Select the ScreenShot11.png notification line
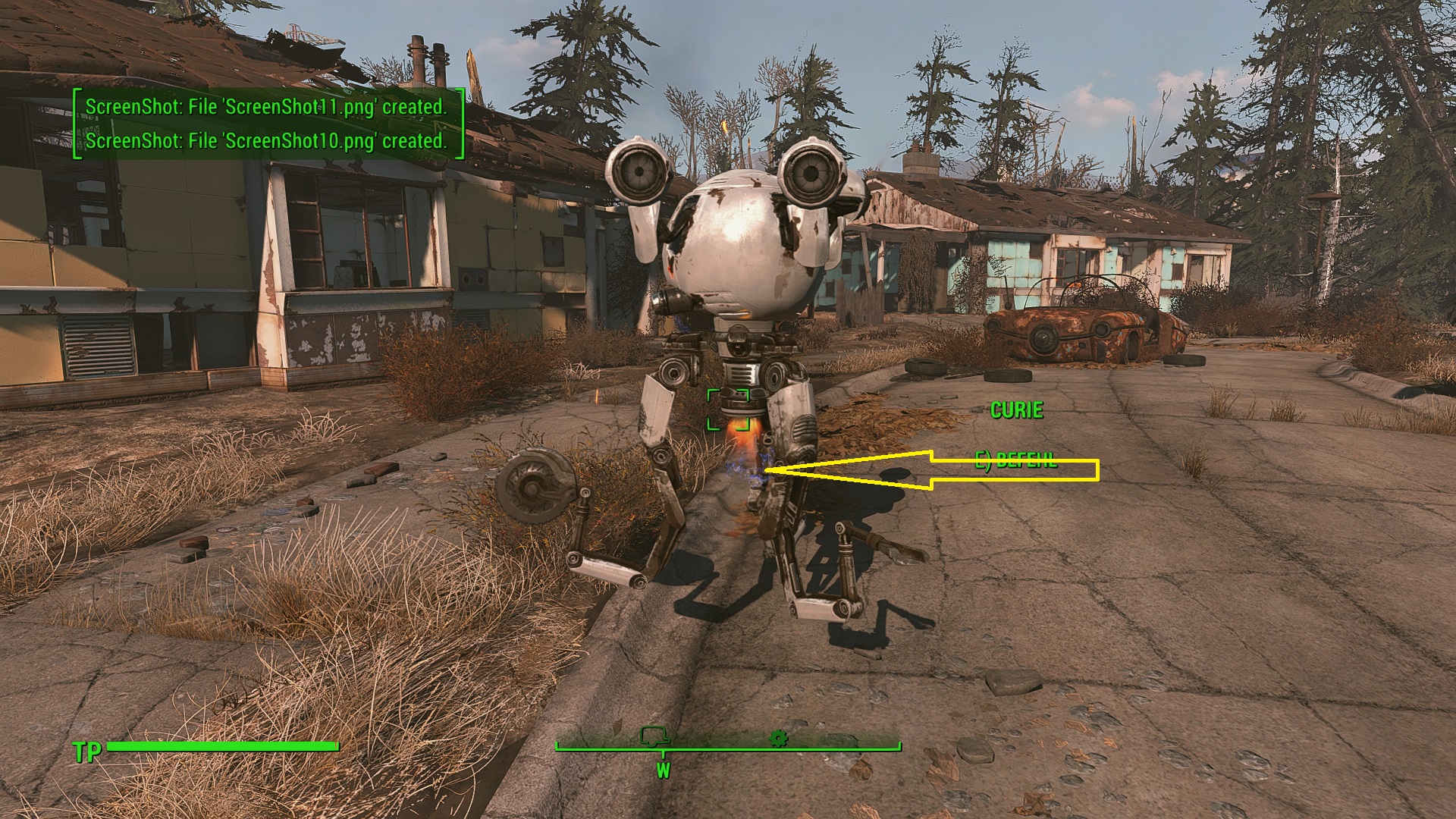 pos(269,108)
